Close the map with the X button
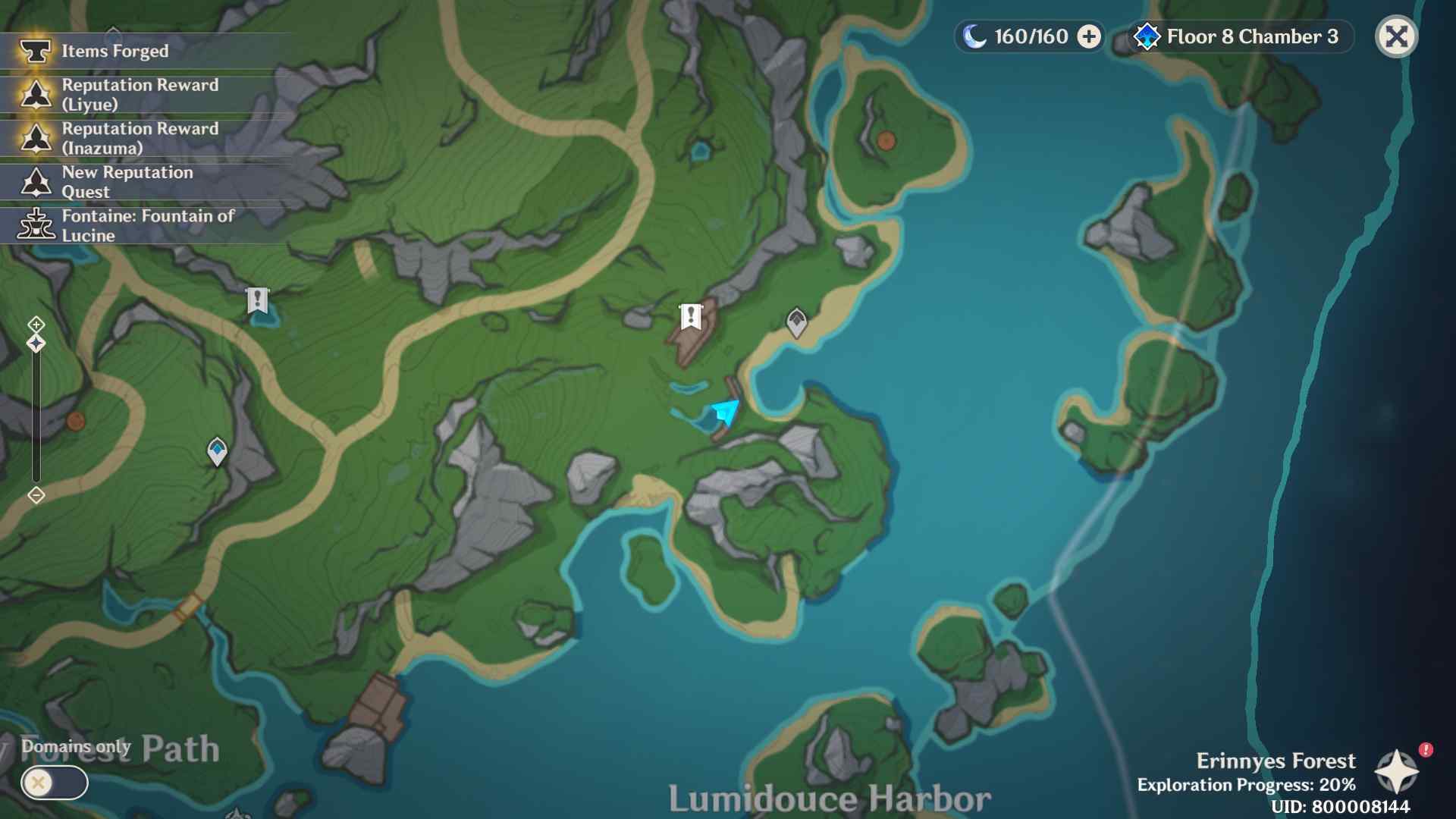The height and width of the screenshot is (819, 1456). point(1396,36)
